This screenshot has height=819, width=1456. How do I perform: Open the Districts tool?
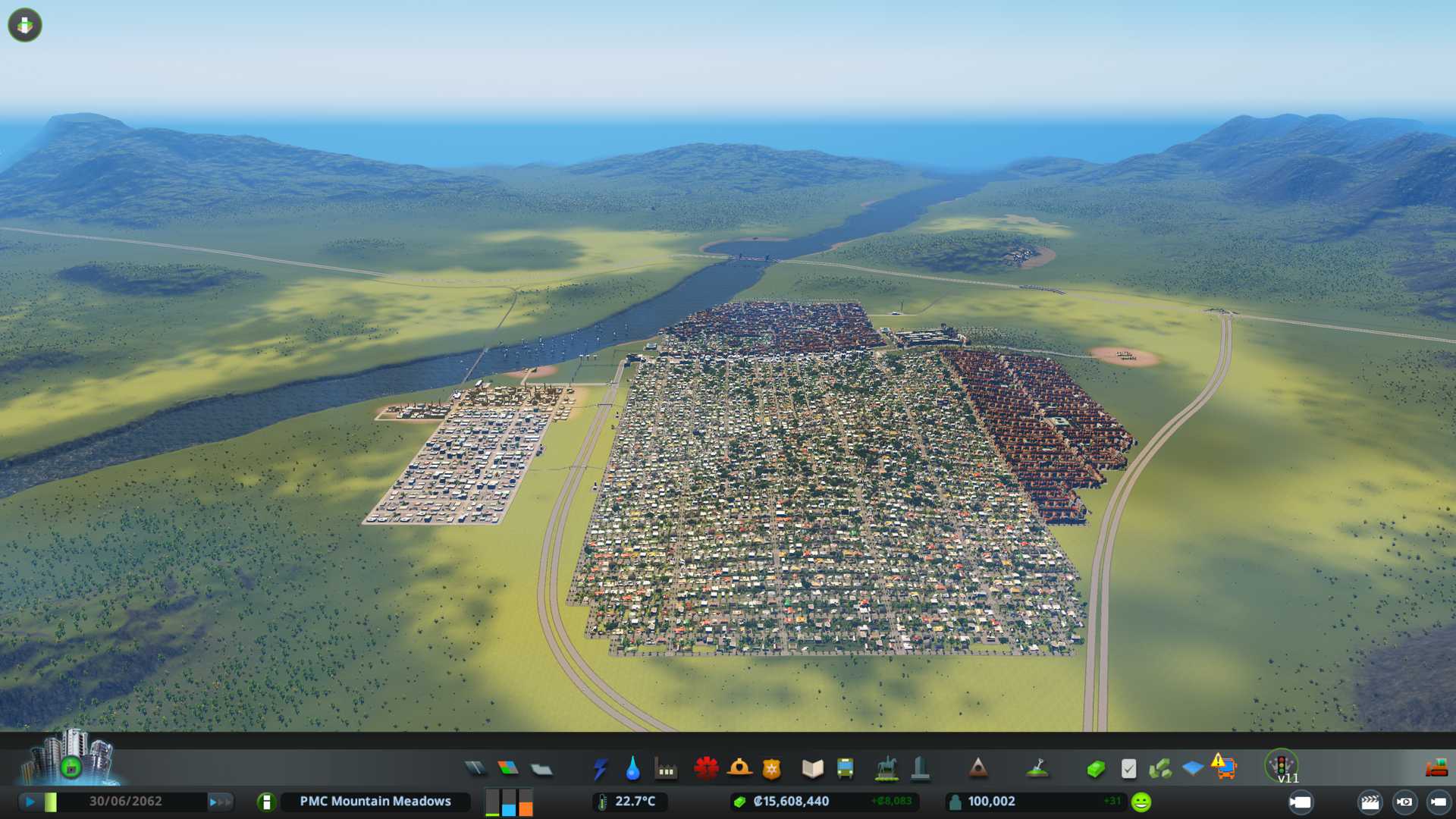(x=541, y=769)
